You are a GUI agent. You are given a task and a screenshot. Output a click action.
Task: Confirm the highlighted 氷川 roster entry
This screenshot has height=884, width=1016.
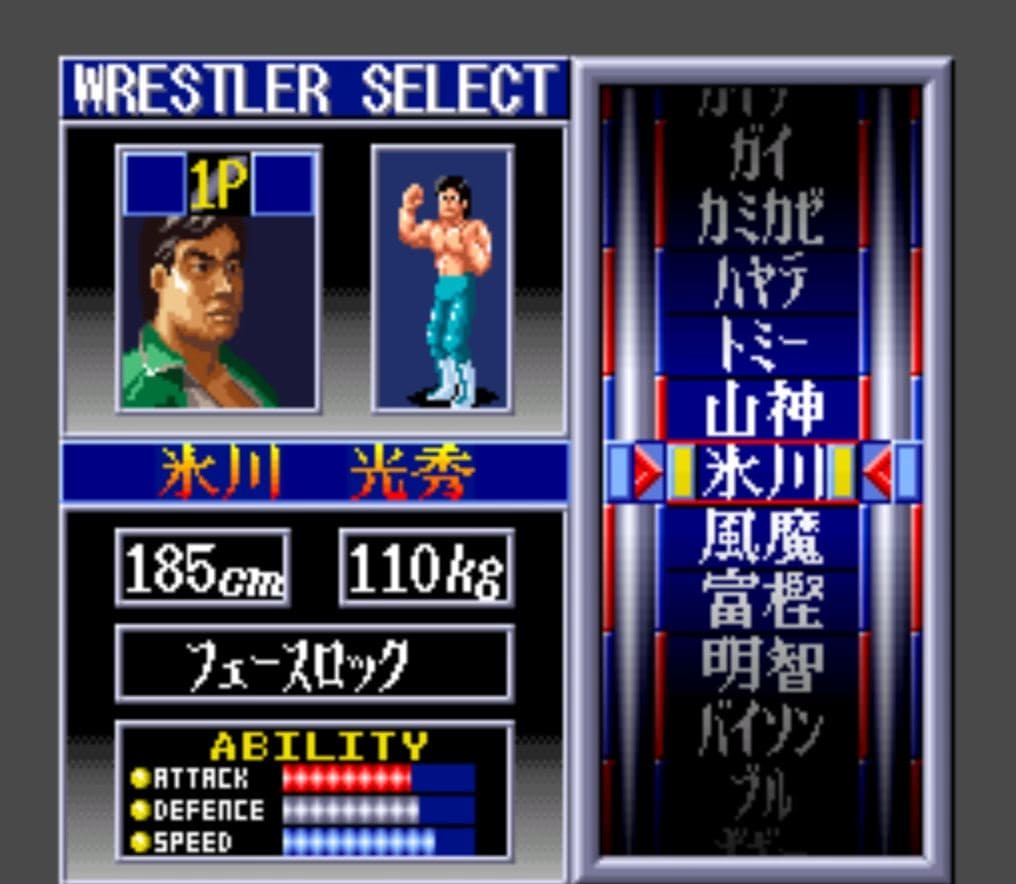pos(762,472)
